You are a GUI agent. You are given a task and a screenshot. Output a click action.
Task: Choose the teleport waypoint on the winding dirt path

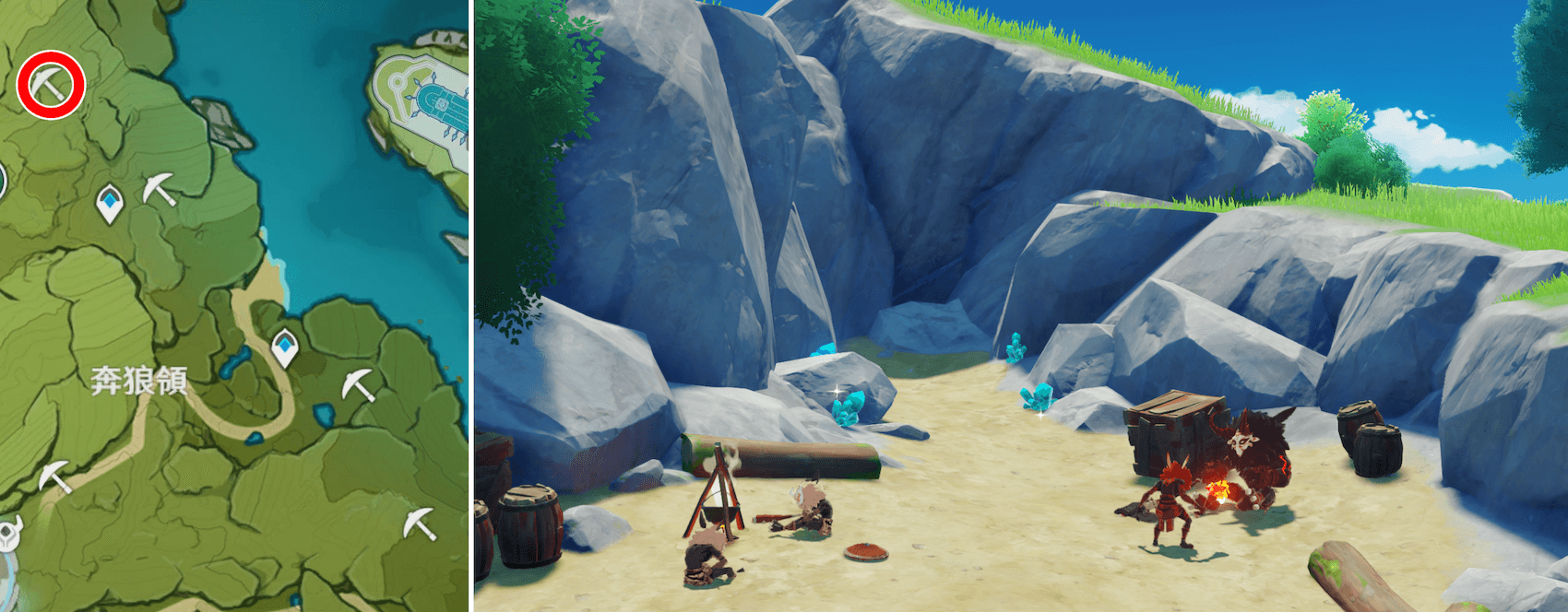285,347
